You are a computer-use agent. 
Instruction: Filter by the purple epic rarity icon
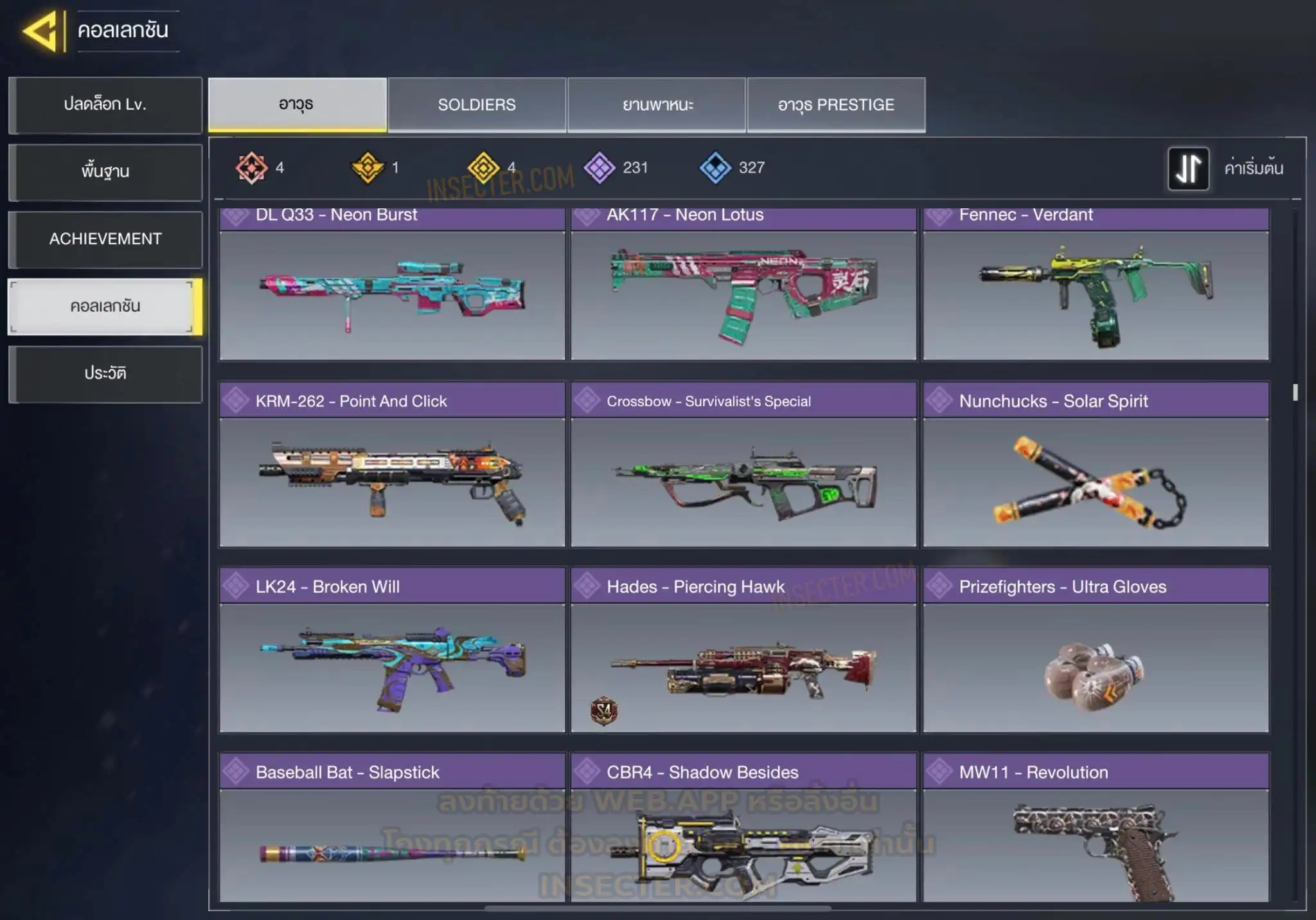tap(600, 168)
